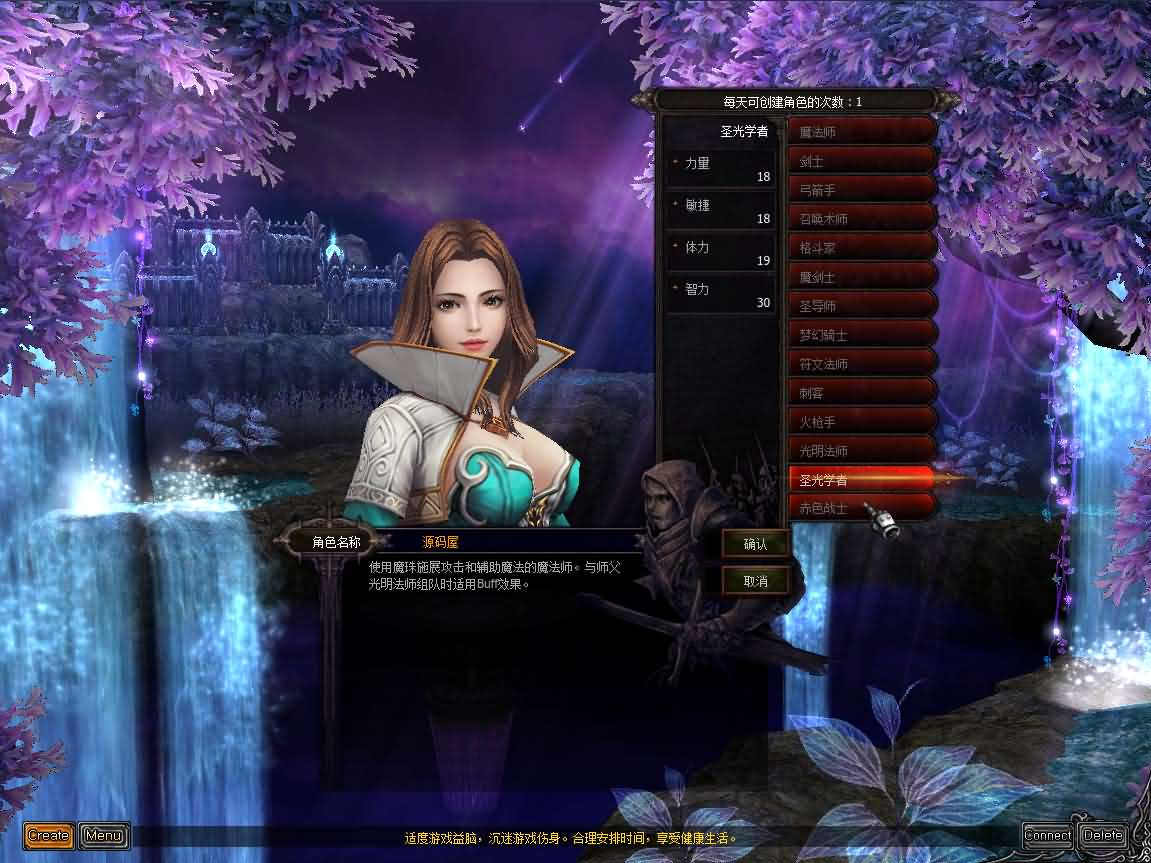The image size is (1151, 863).
Task: Select the 火枪手 class
Action: tap(862, 421)
